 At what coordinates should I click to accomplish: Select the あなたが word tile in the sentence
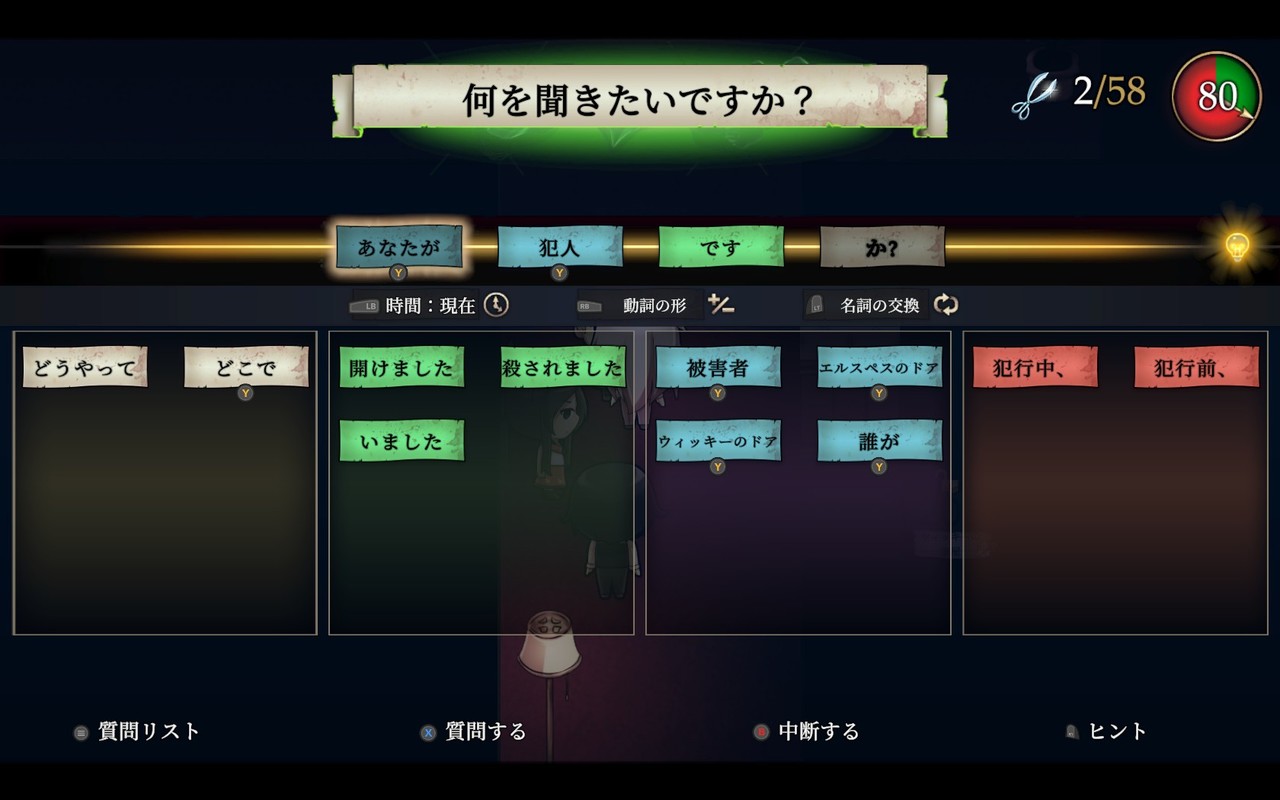[399, 247]
